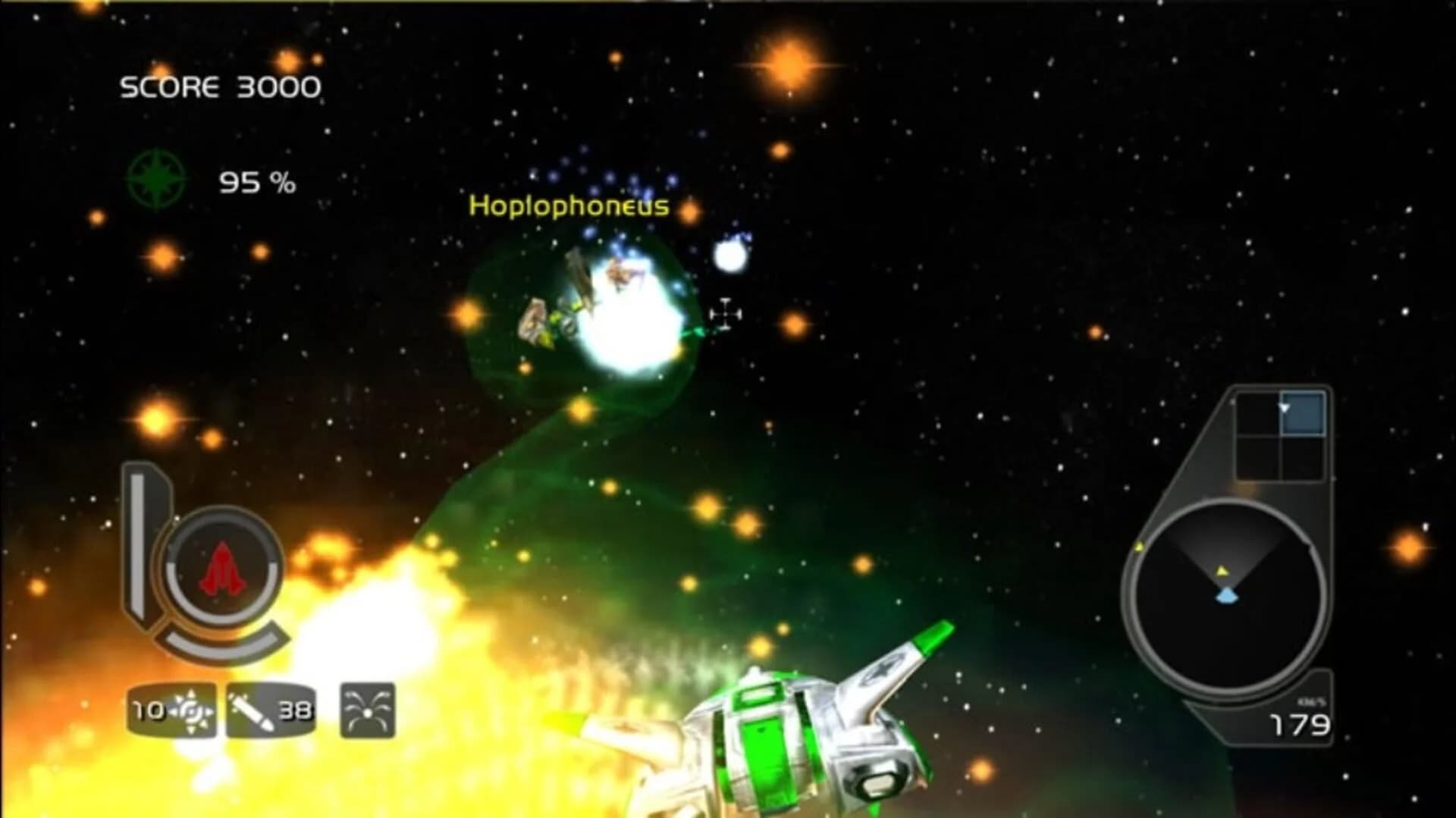
Task: Activate the spider EMP weapon icon
Action: [x=366, y=711]
